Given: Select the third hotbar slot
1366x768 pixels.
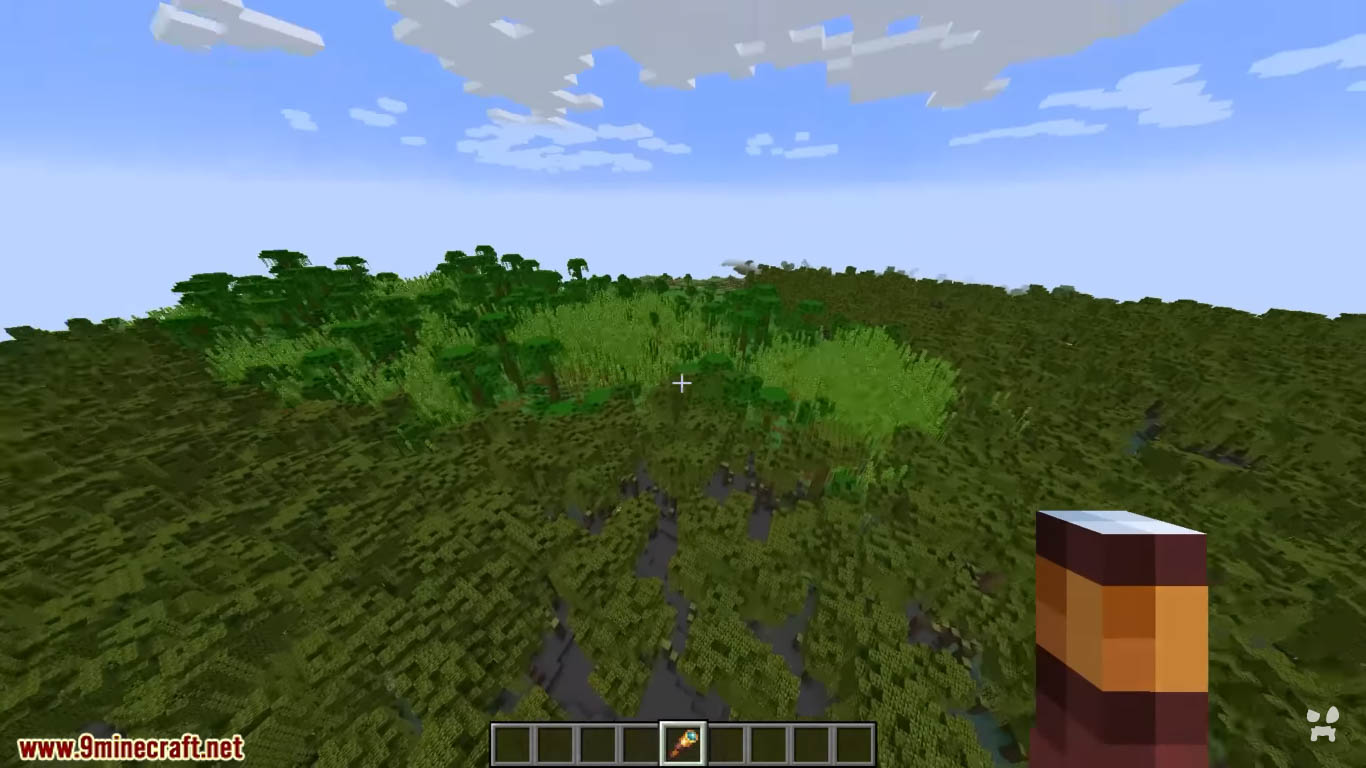Looking at the screenshot, I should point(596,742).
